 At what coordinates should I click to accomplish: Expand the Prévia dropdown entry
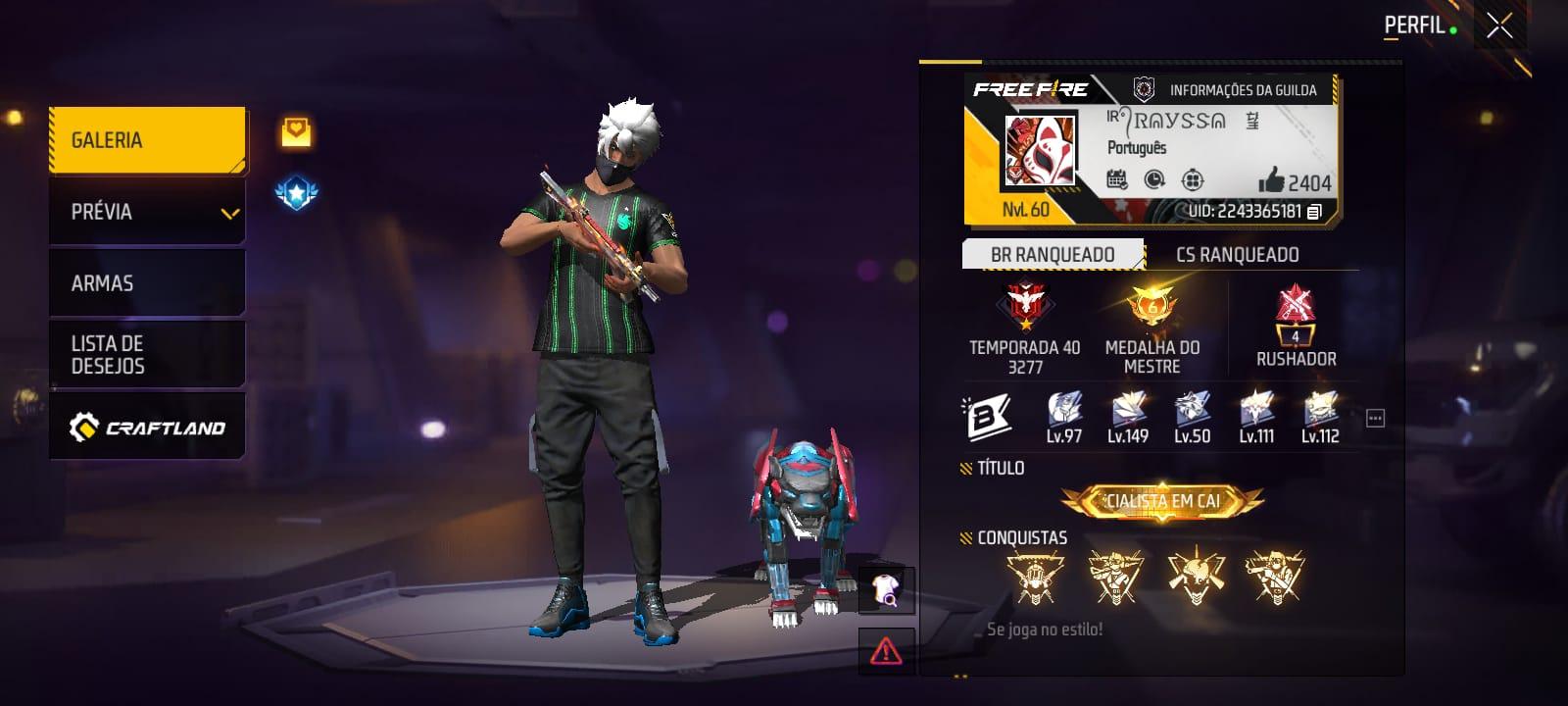point(147,212)
